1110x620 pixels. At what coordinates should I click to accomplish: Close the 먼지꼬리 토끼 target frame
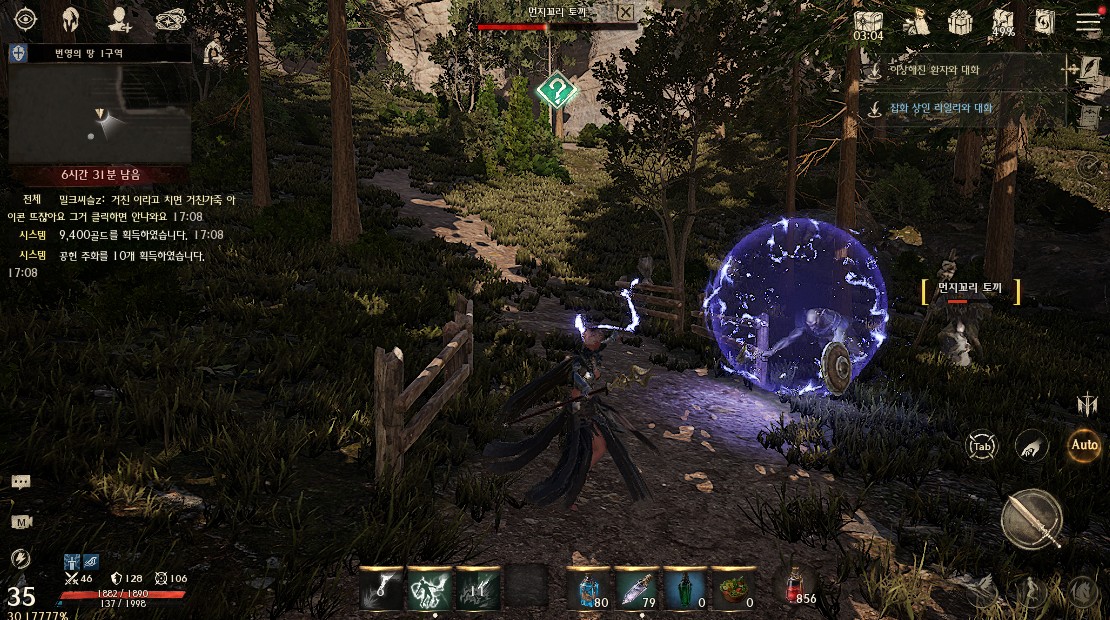click(625, 12)
